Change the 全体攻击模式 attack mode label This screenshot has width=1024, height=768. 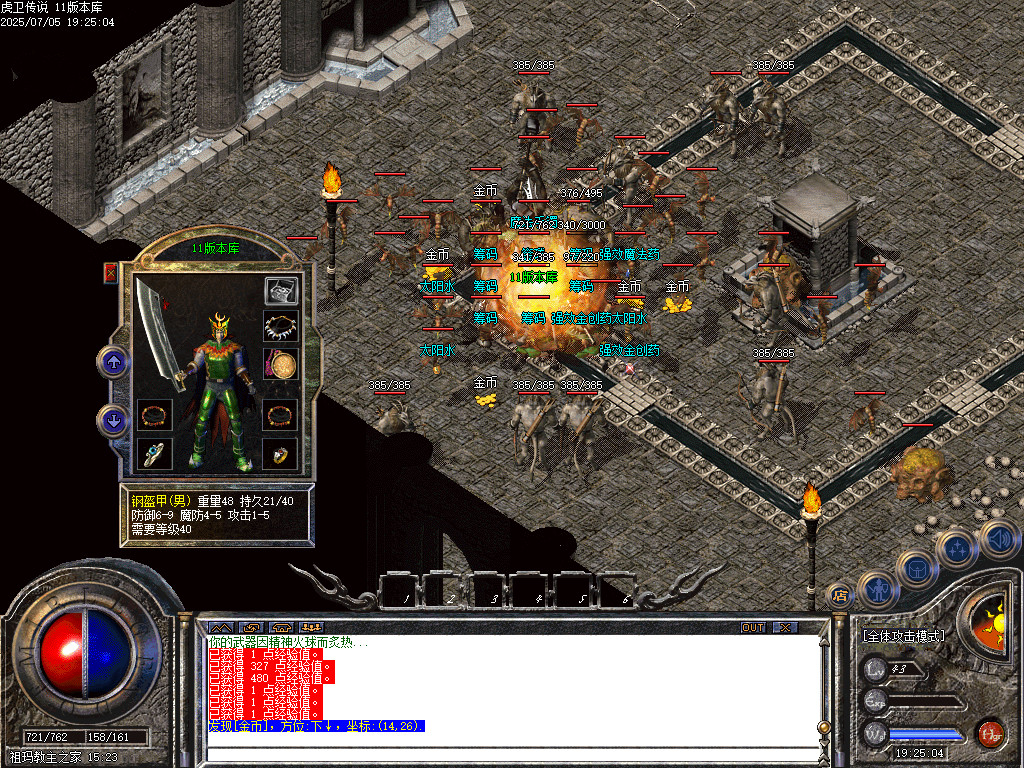coord(905,636)
